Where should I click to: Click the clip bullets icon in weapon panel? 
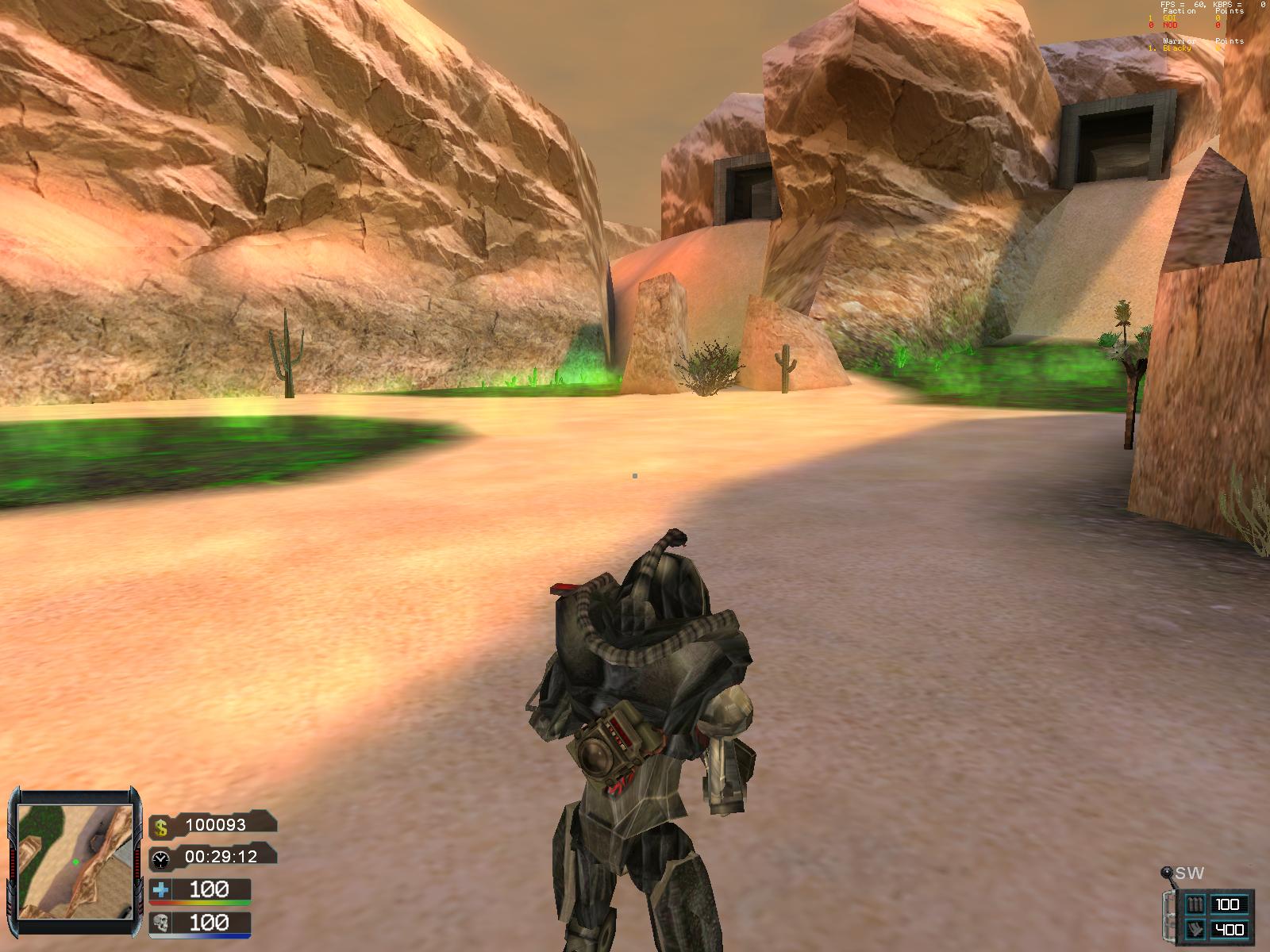(1195, 904)
